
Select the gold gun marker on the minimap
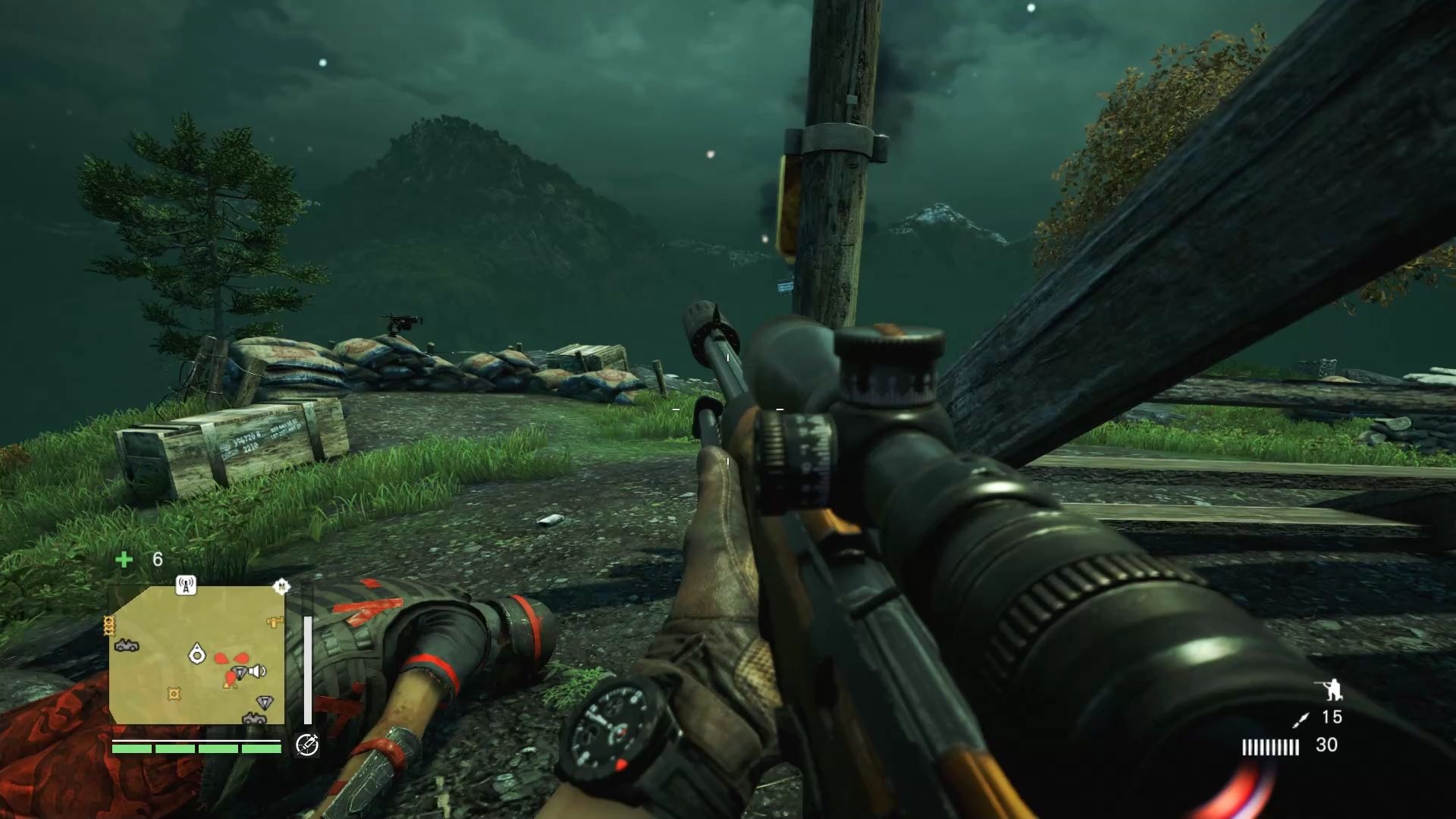pos(274,622)
